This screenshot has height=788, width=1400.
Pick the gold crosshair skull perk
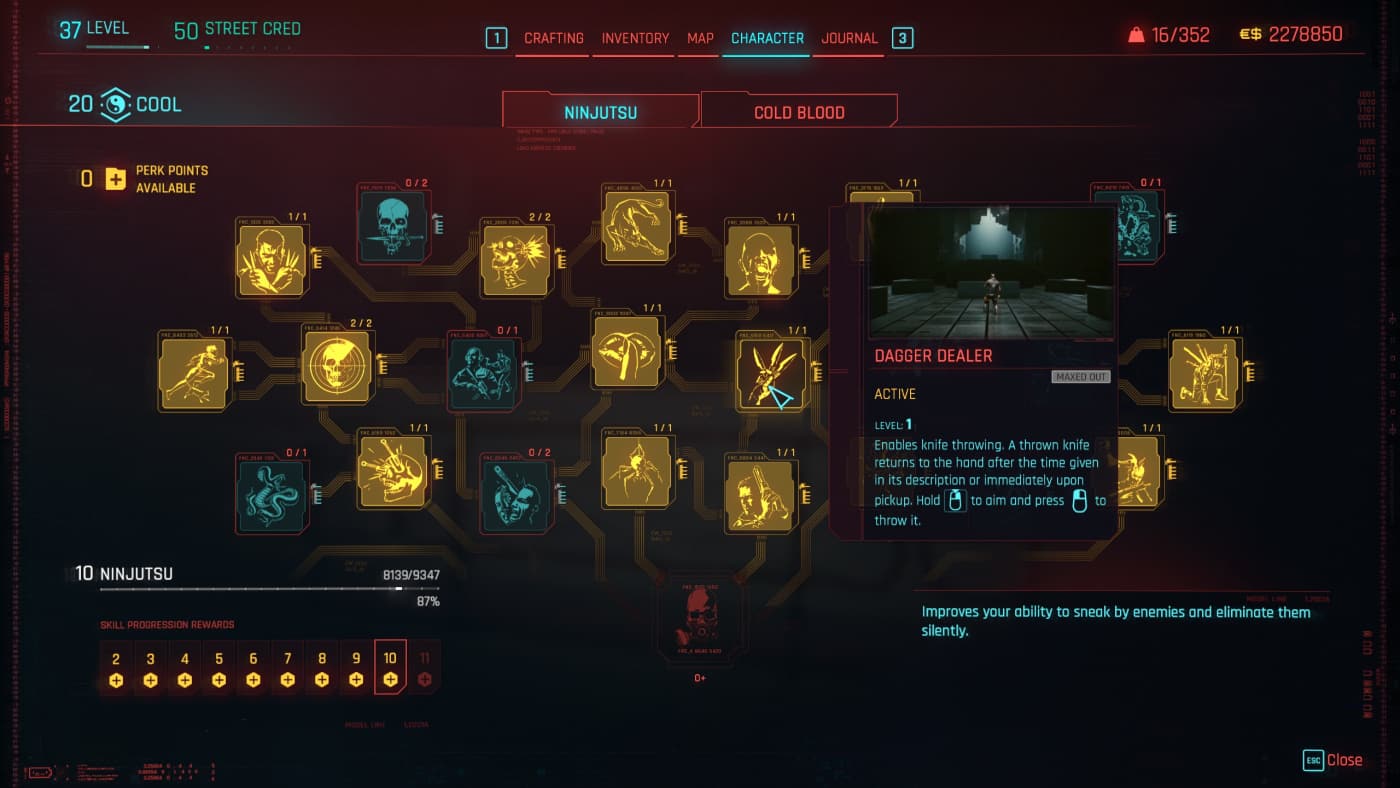337,367
